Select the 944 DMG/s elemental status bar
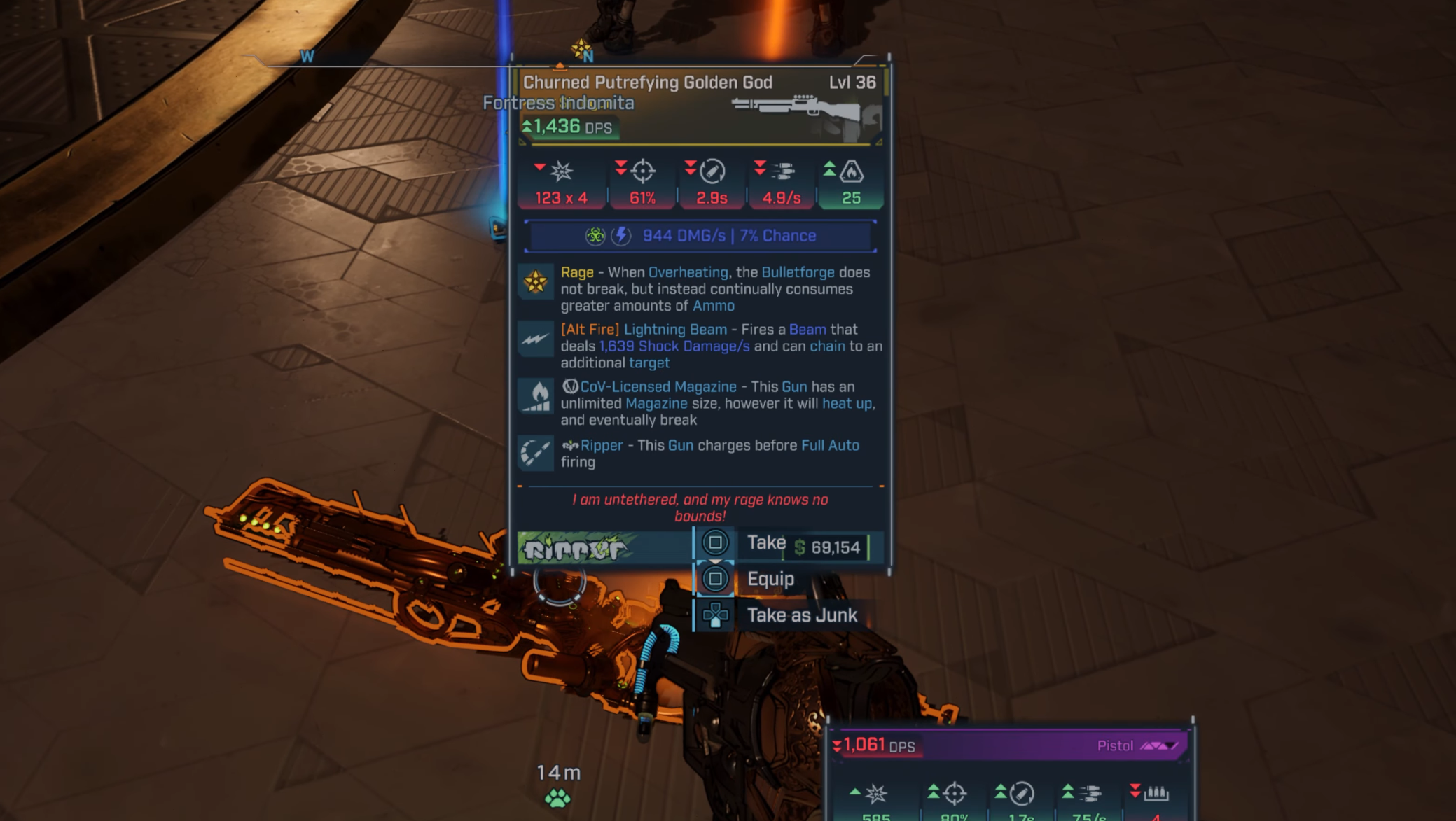This screenshot has height=821, width=1456. (x=700, y=236)
